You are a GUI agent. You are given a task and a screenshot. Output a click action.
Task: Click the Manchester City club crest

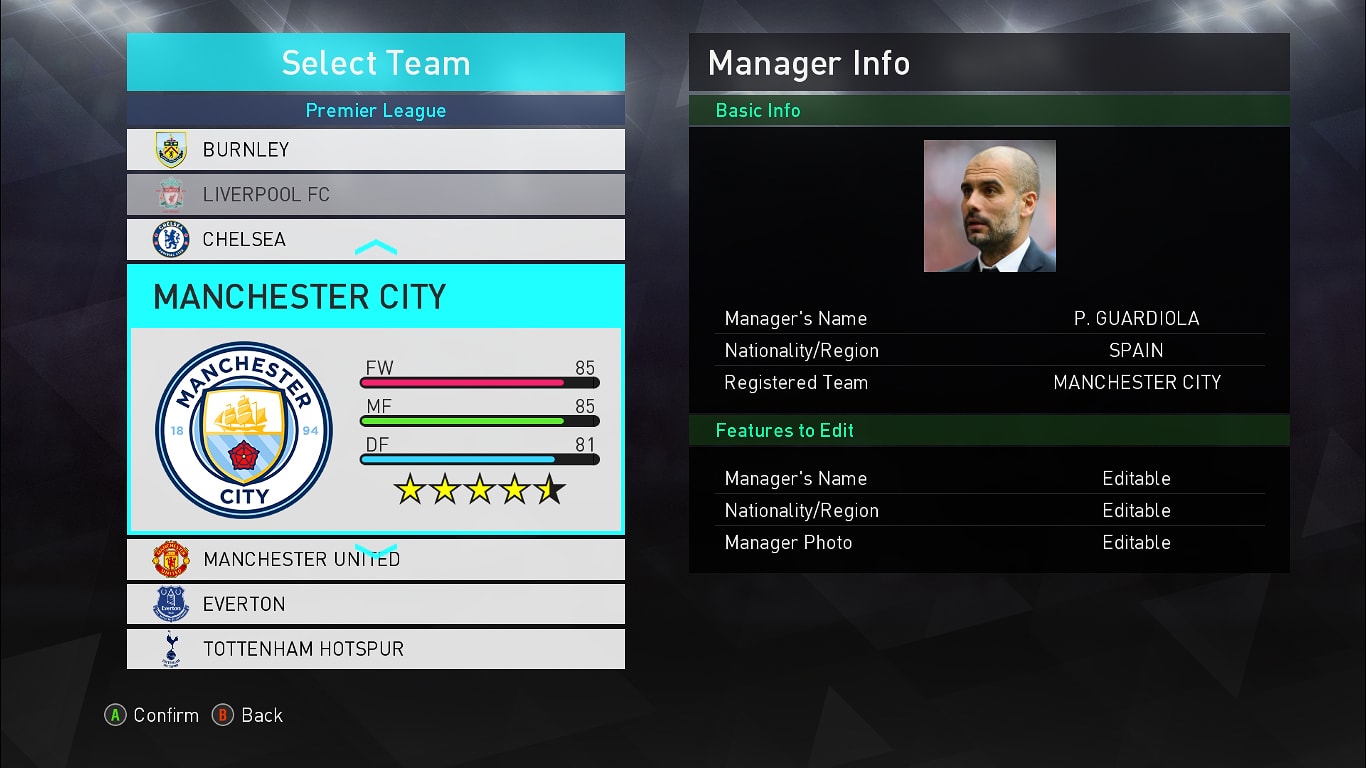(x=244, y=430)
